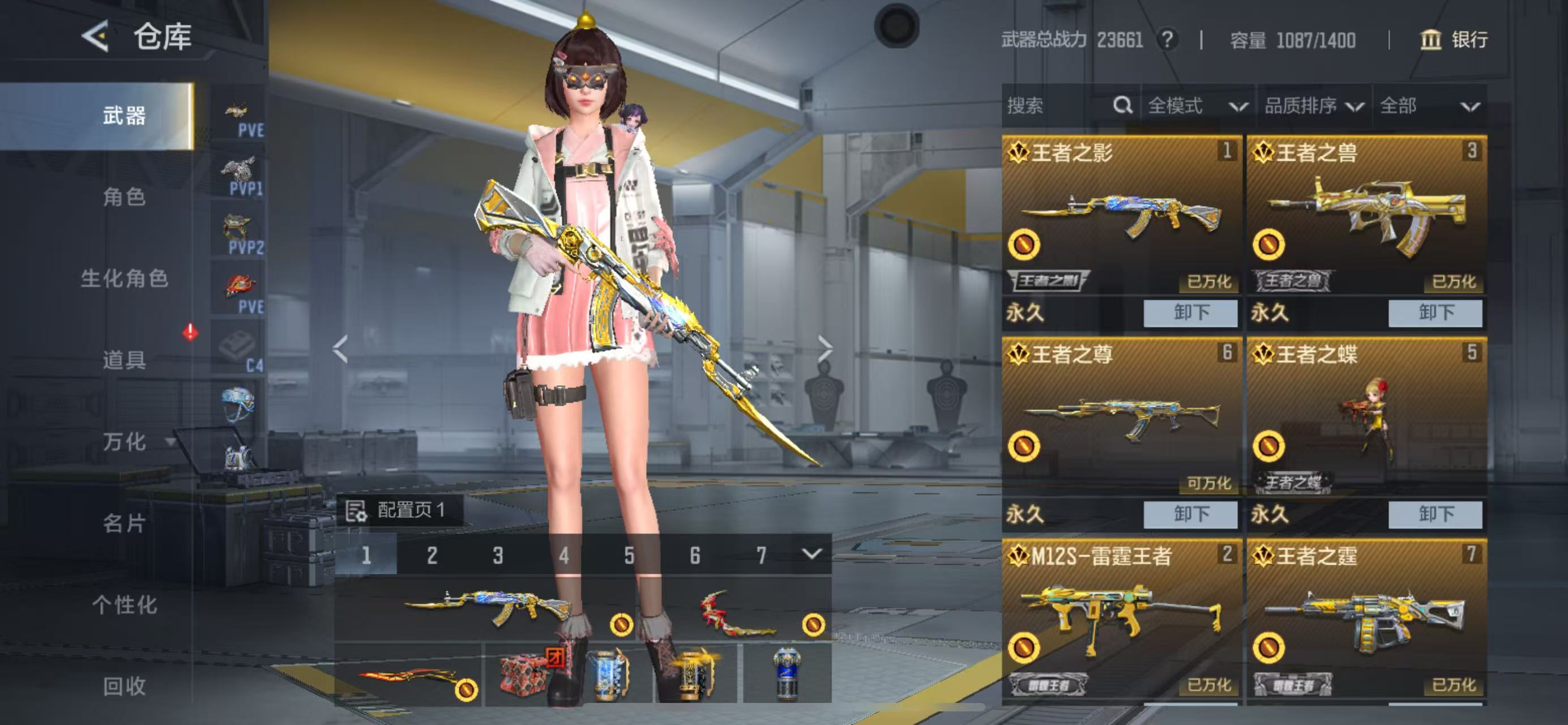Switch to loadout page 3
1568x725 pixels.
coord(498,555)
